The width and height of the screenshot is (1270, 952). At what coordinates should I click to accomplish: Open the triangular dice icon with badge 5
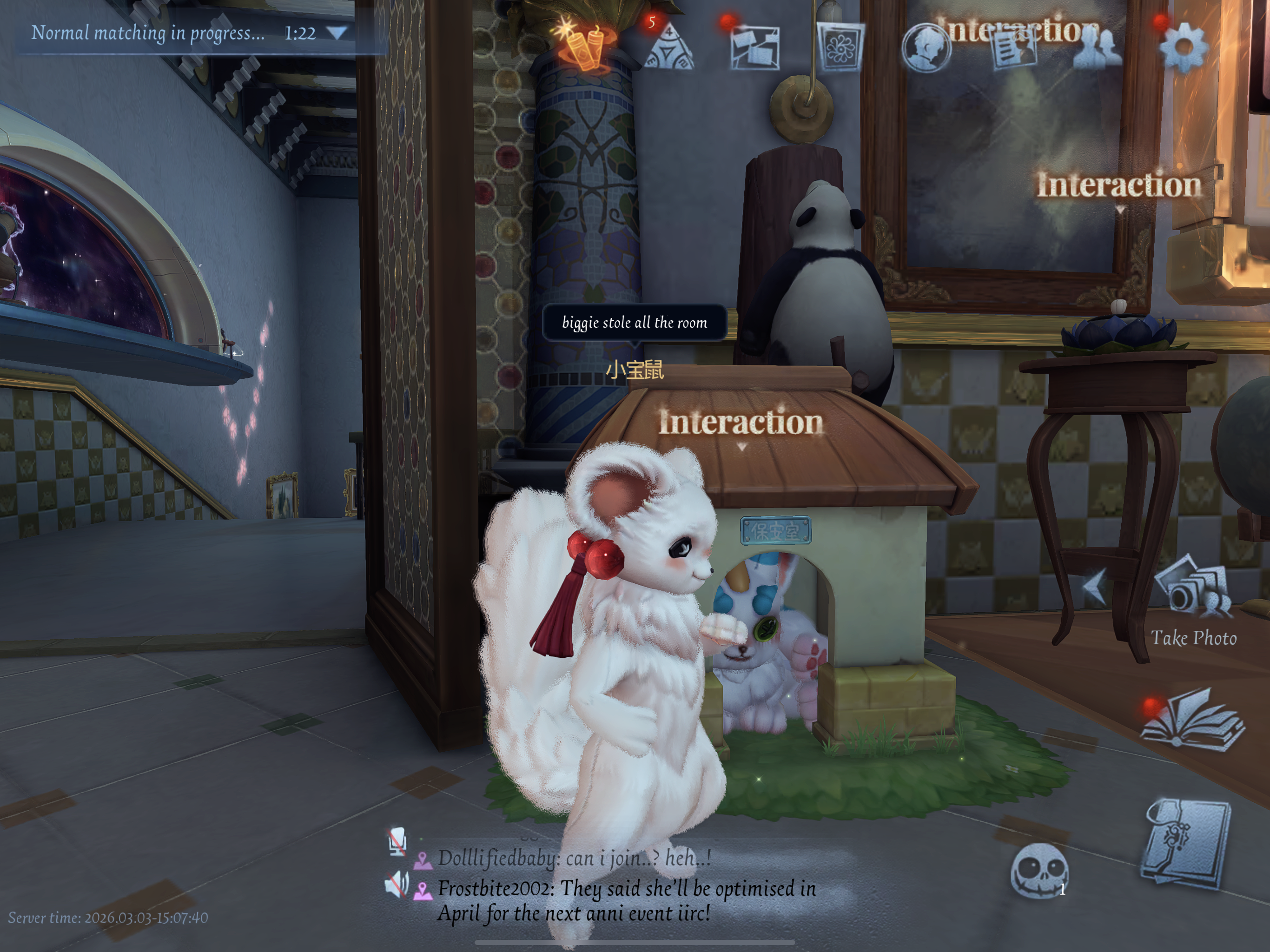click(x=668, y=47)
